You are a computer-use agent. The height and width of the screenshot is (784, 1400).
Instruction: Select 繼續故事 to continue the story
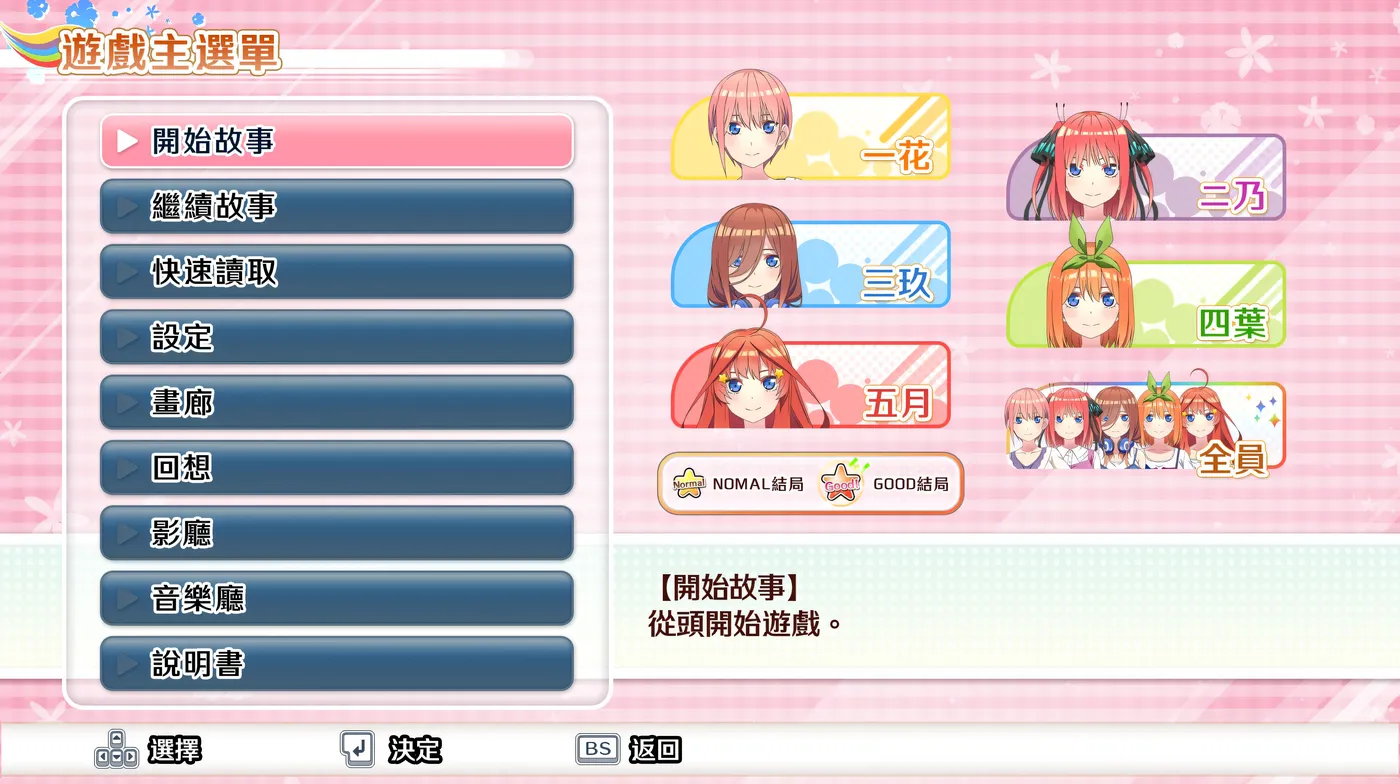pyautogui.click(x=335, y=206)
